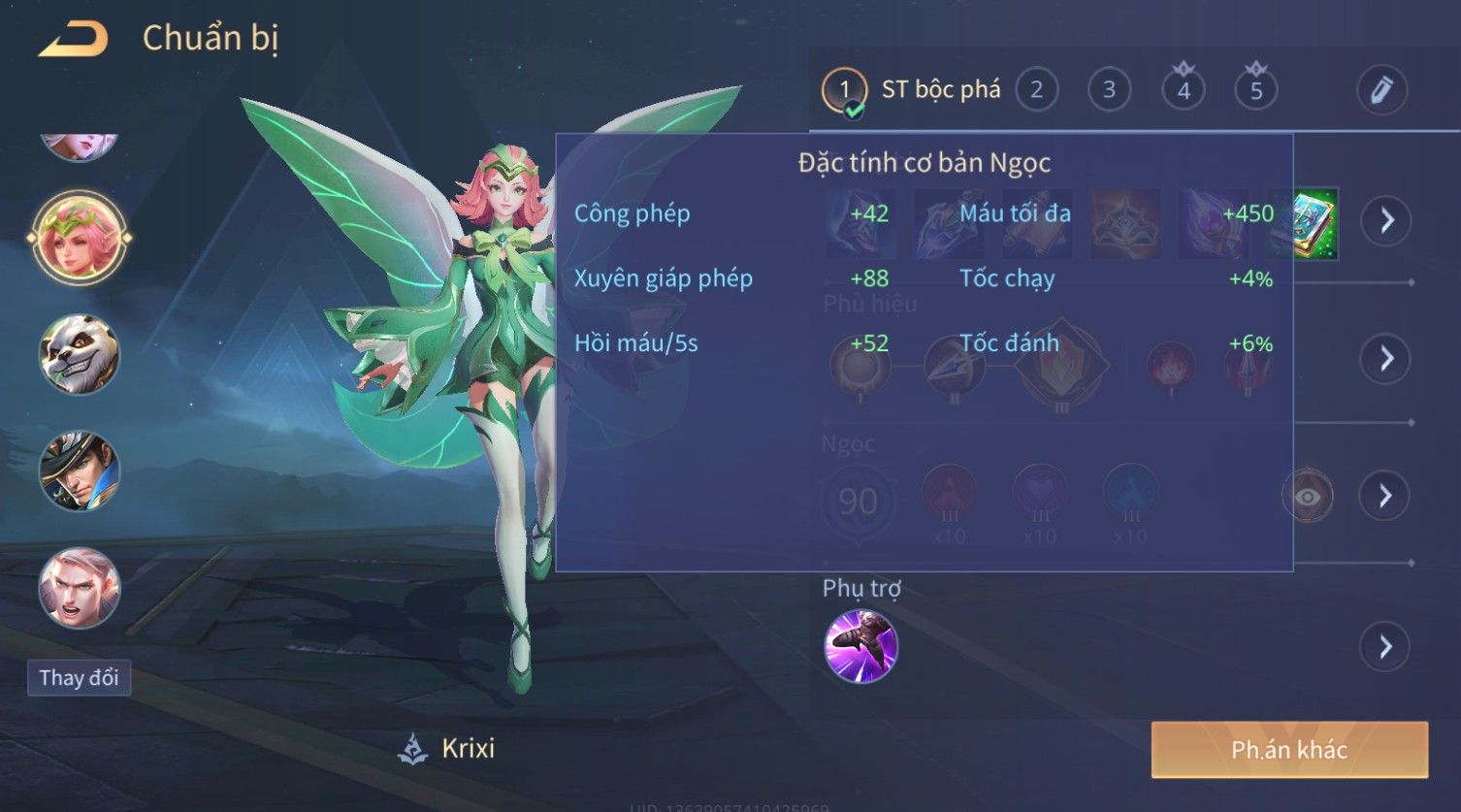The image size is (1461, 812).
Task: Open the Phù hiệu section arrow
Action: 1386,359
